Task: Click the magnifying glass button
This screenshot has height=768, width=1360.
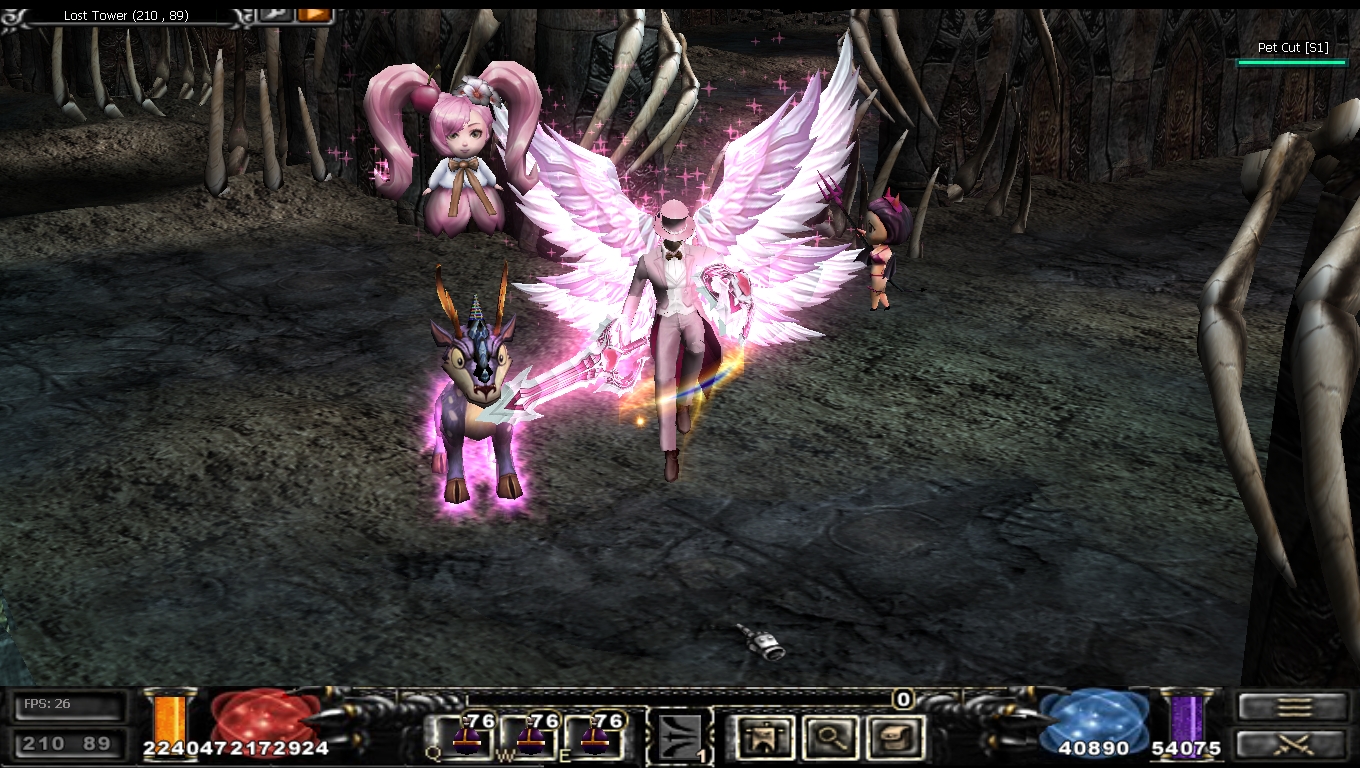Action: (x=829, y=738)
